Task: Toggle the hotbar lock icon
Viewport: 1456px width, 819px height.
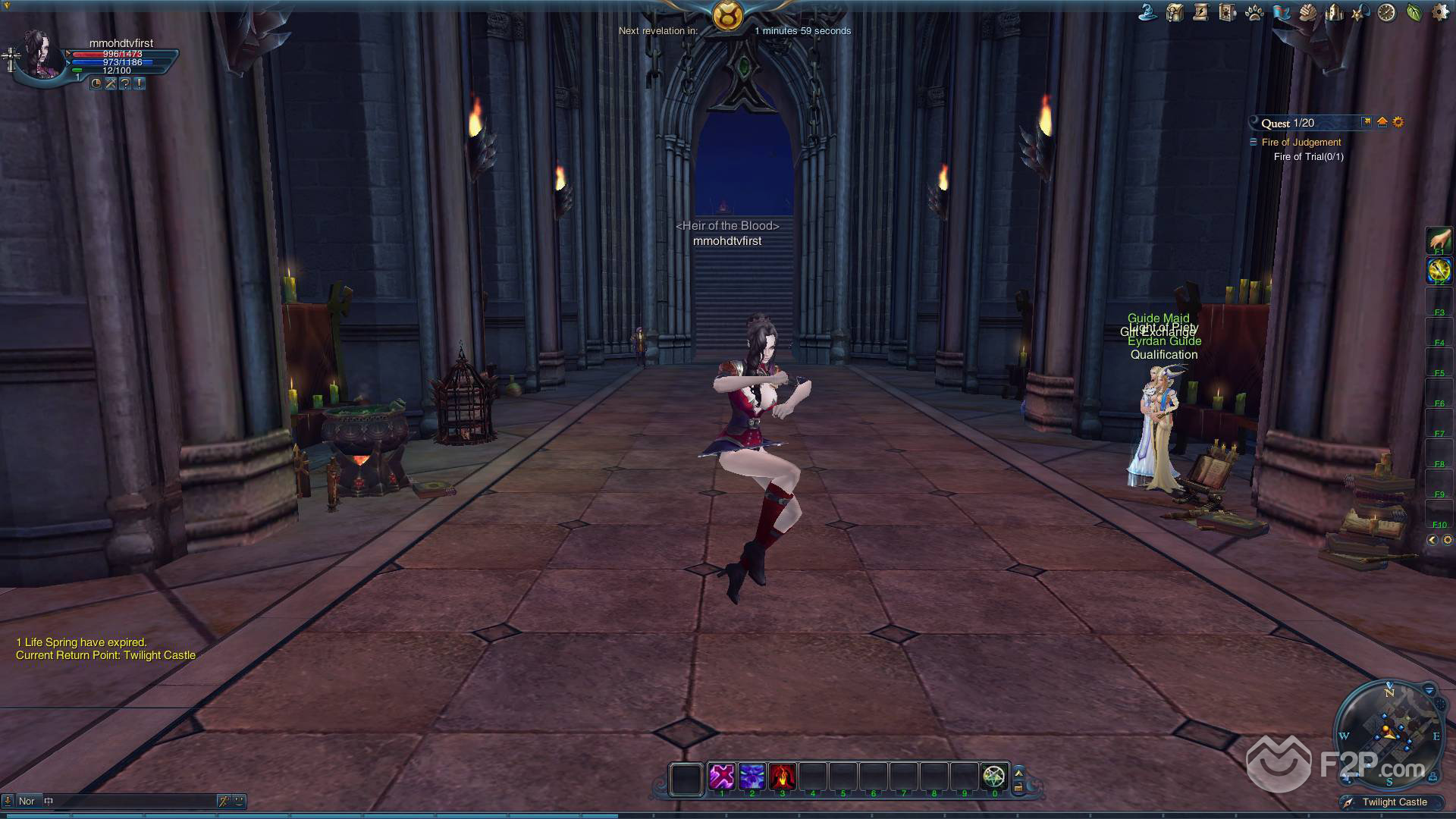Action: tap(1018, 787)
